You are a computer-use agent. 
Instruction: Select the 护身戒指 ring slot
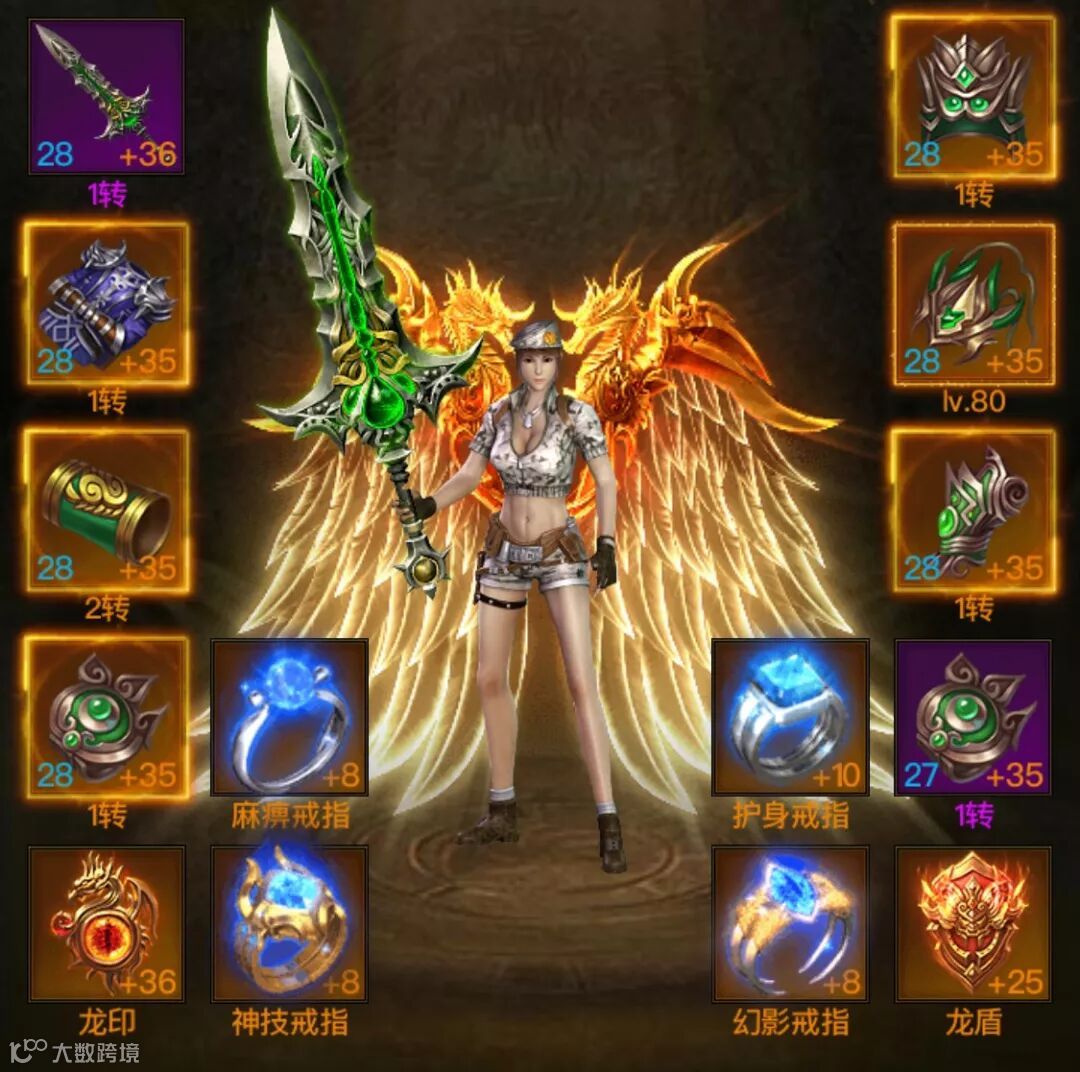coord(790,718)
